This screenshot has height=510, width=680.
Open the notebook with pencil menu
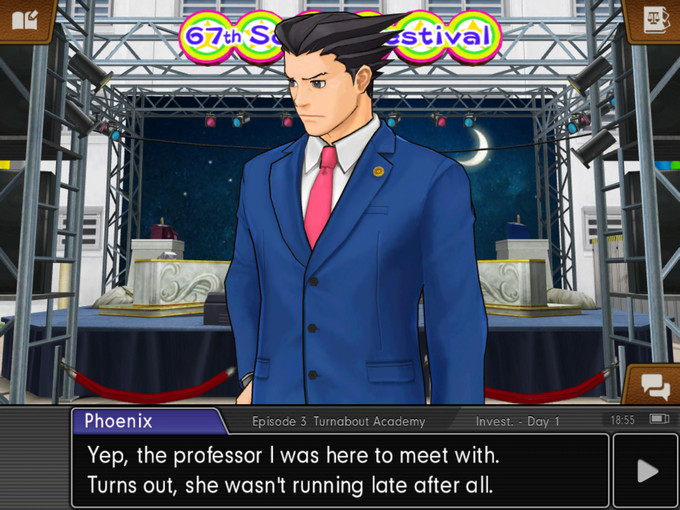24,19
